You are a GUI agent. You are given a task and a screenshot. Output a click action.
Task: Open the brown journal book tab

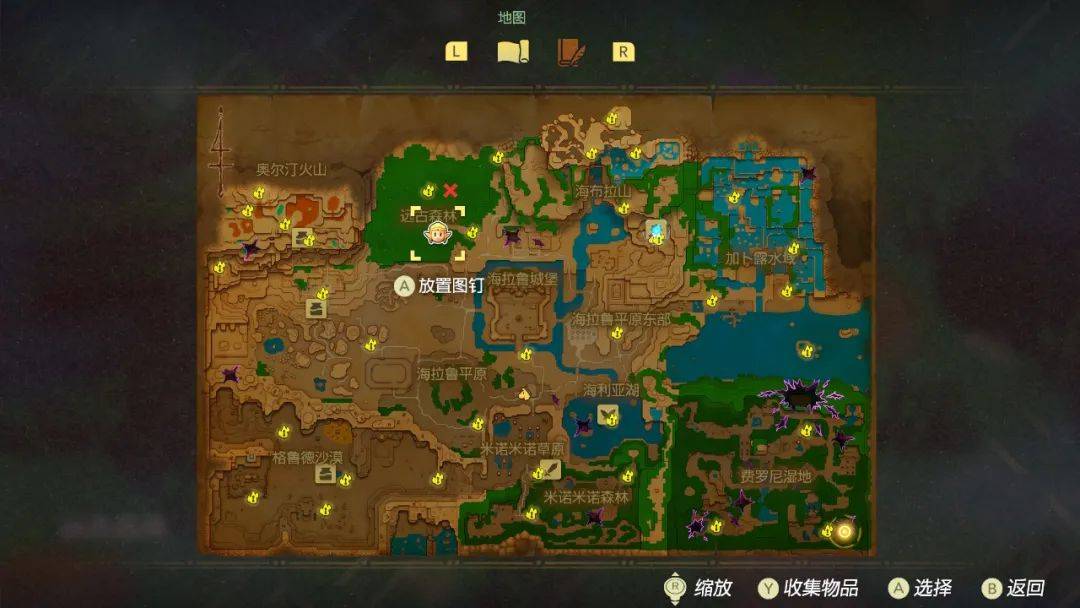pos(570,51)
